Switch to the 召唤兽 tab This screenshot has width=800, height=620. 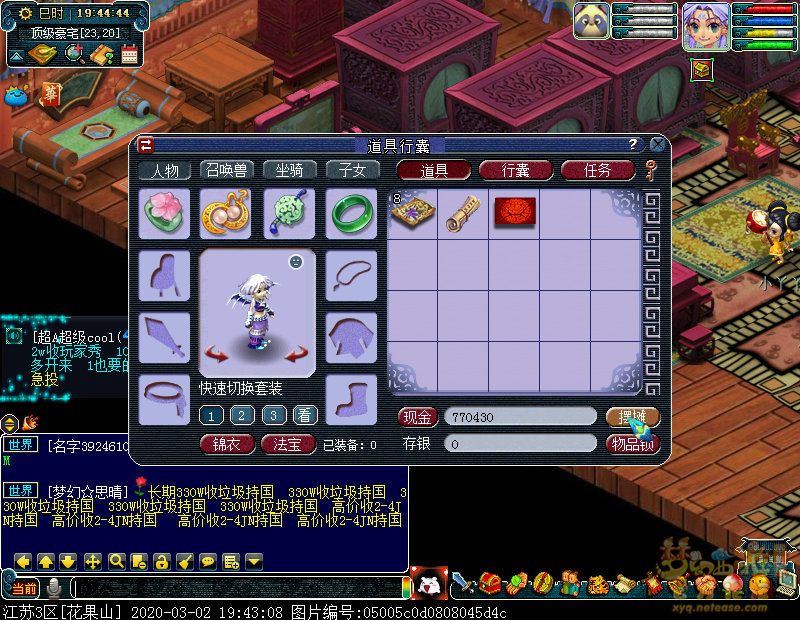click(227, 170)
